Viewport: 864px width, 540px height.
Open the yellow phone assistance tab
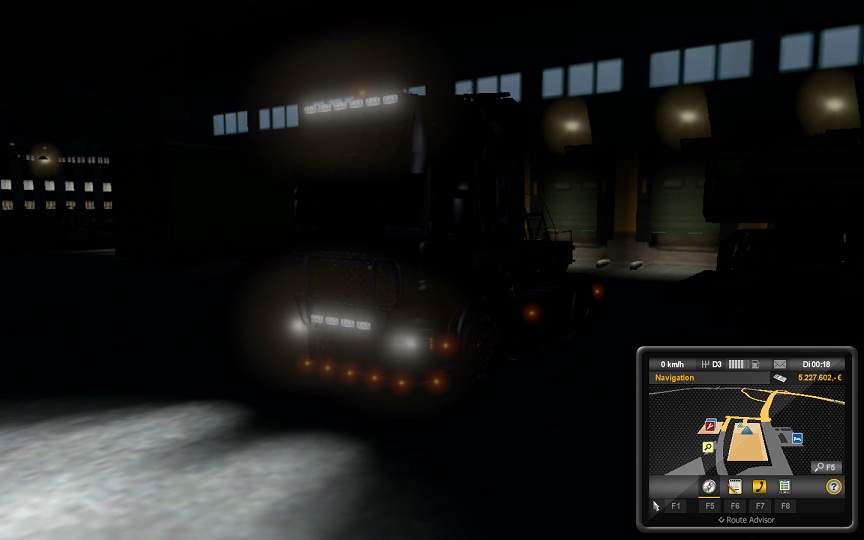coord(760,487)
